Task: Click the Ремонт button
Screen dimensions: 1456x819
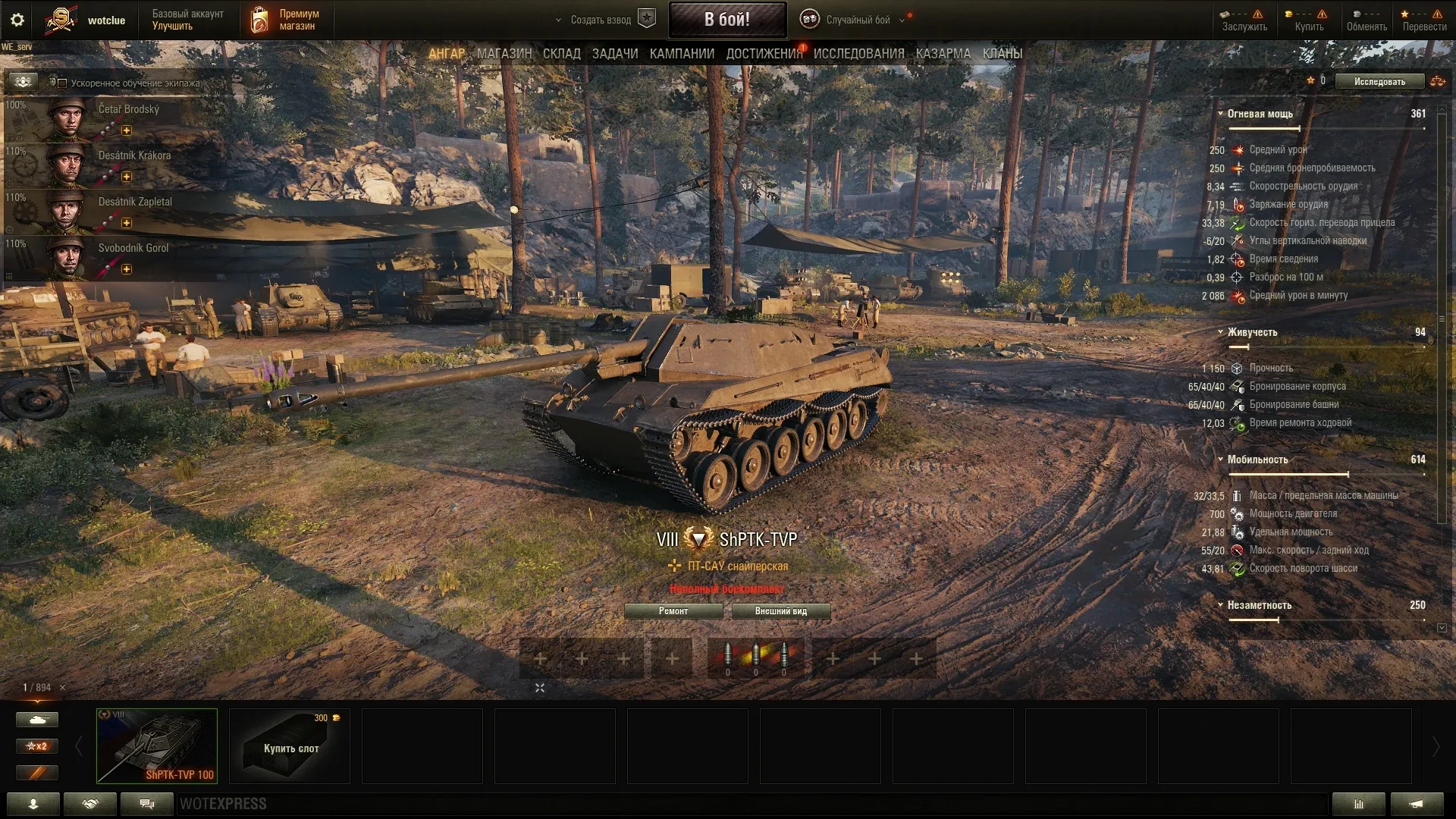Action: coord(673,611)
